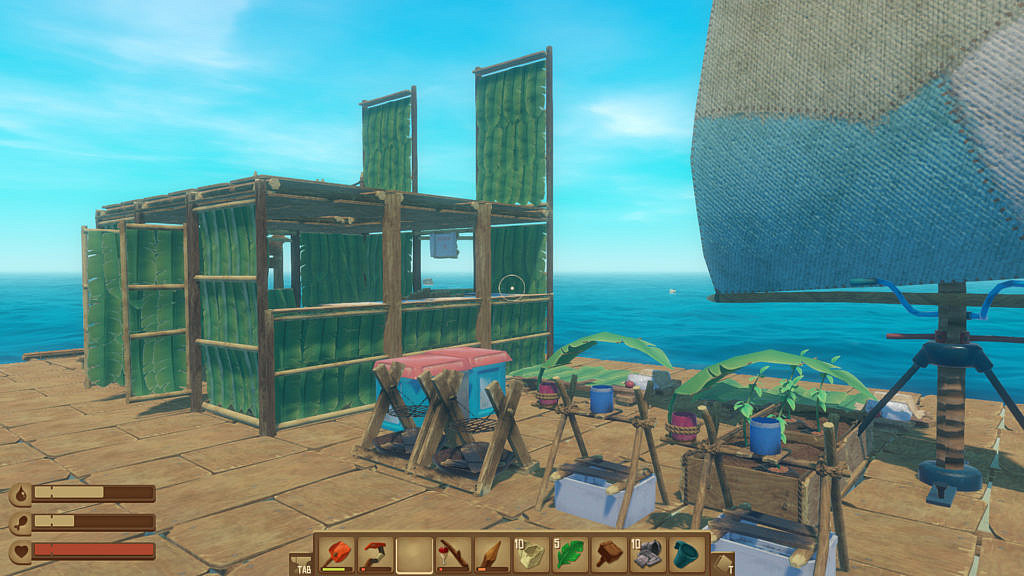Select the empty highlighted hotbar slot
This screenshot has width=1024, height=576.
(414, 555)
